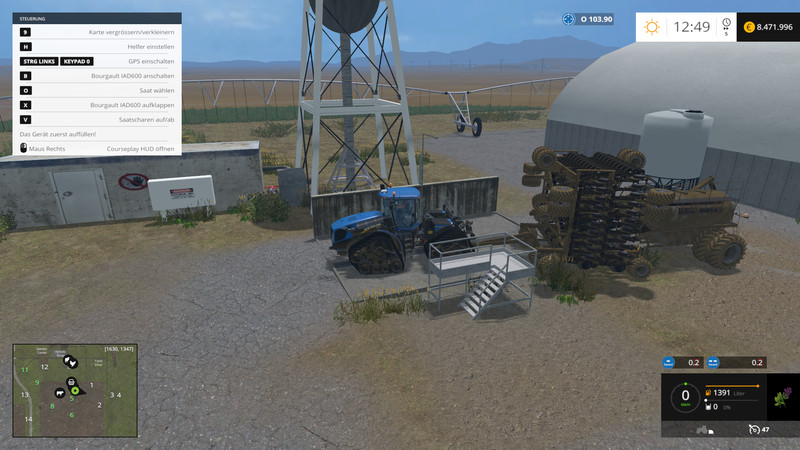
Task: Click the Courseplay HUD öffnen entry
Action: point(97,148)
